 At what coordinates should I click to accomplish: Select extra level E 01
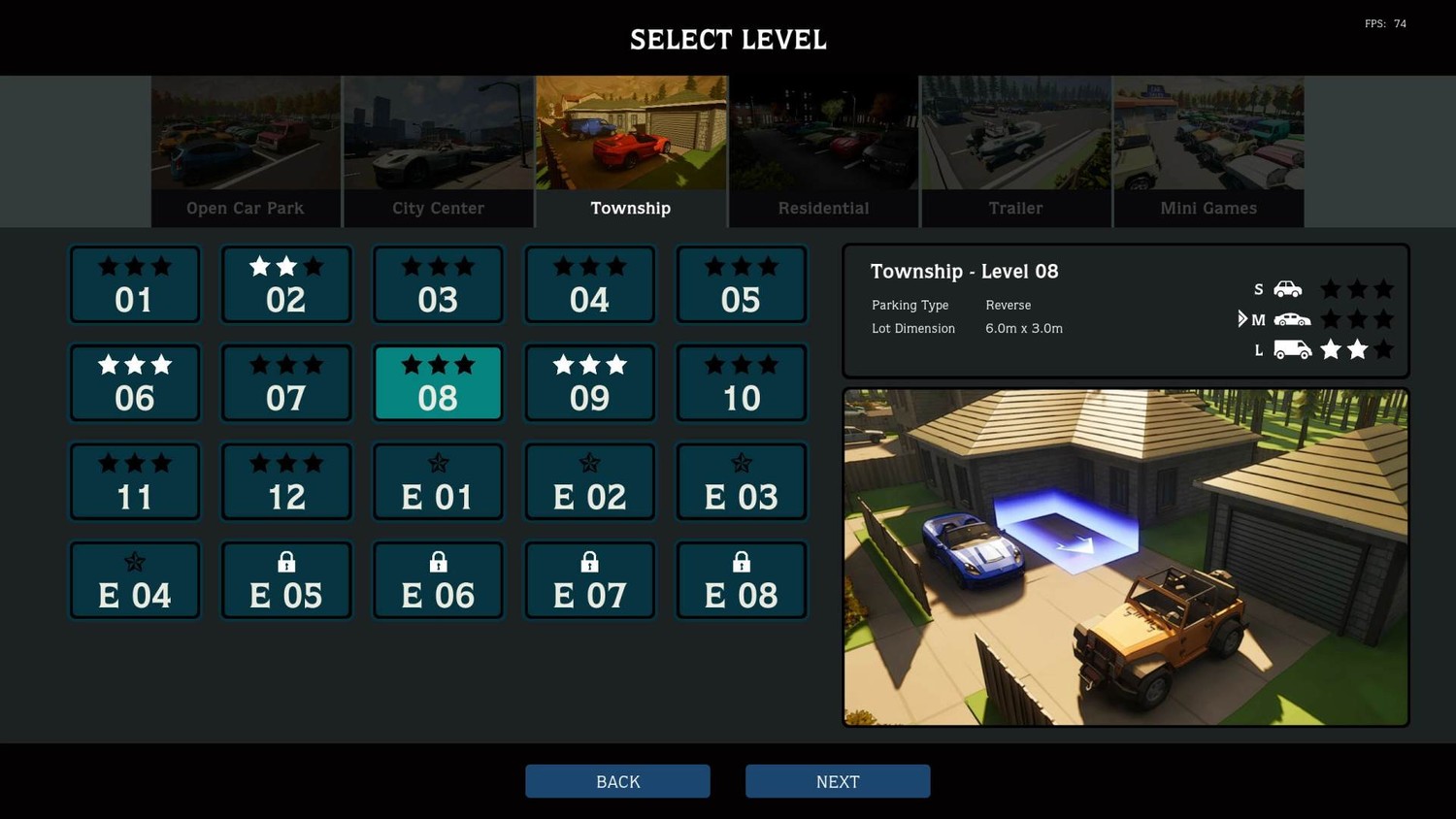click(438, 482)
